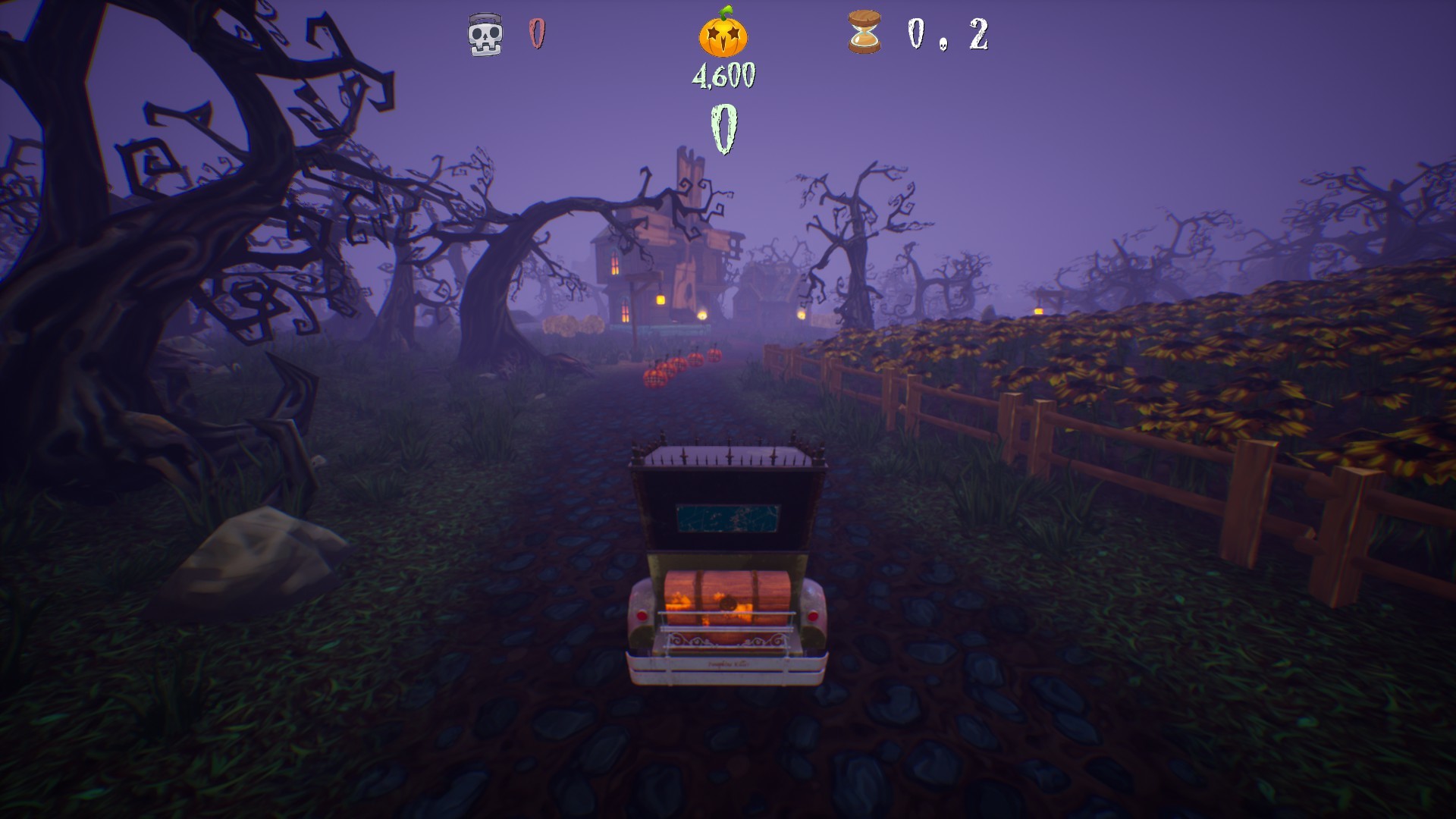This screenshot has width=1456, height=819.
Task: Click the skull's headband top detail
Action: [x=484, y=17]
